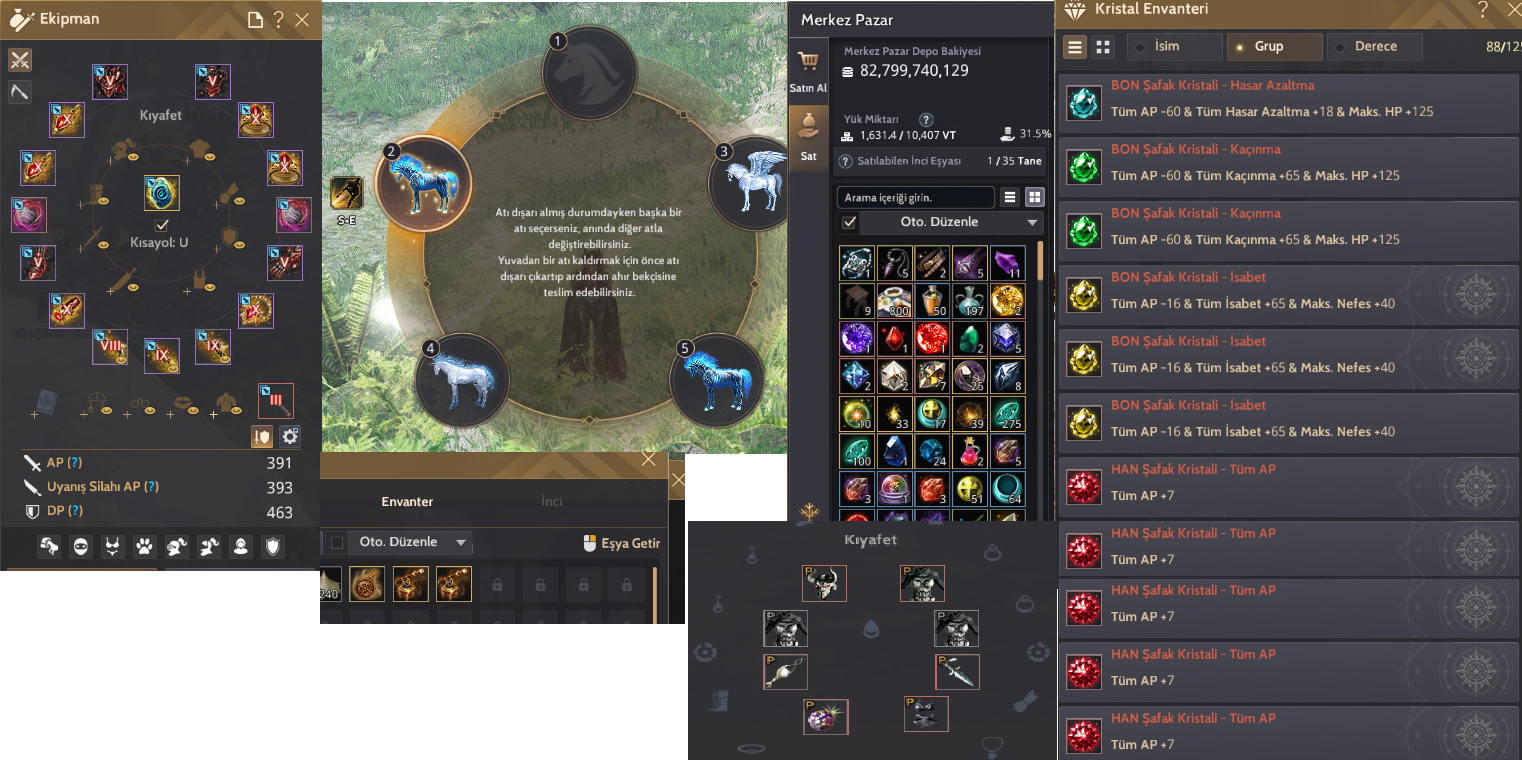Open equipment settings gear in Ekipman panel

click(x=289, y=436)
